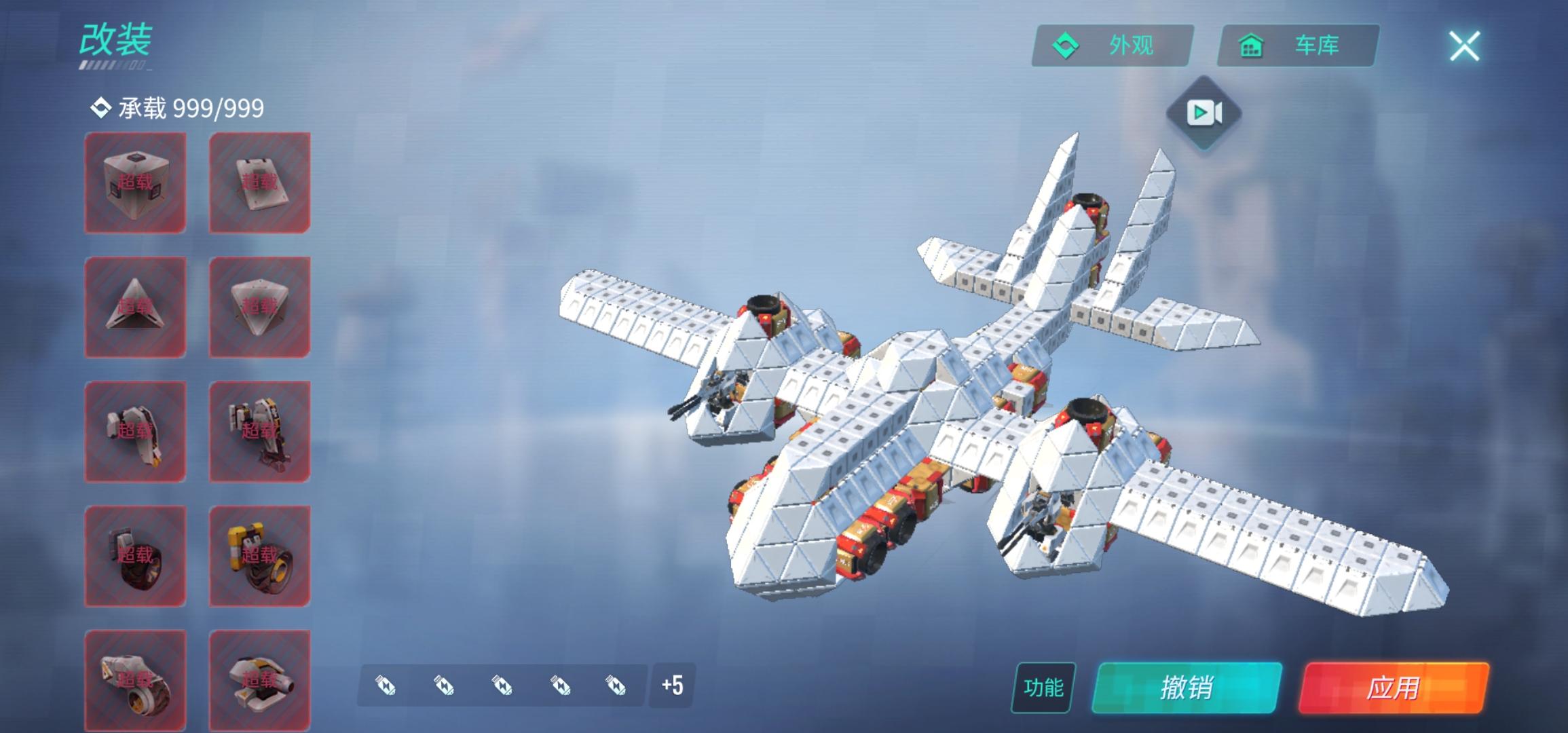The width and height of the screenshot is (1568, 733).
Task: Choose the sloped wedge block part
Action: [x=259, y=183]
